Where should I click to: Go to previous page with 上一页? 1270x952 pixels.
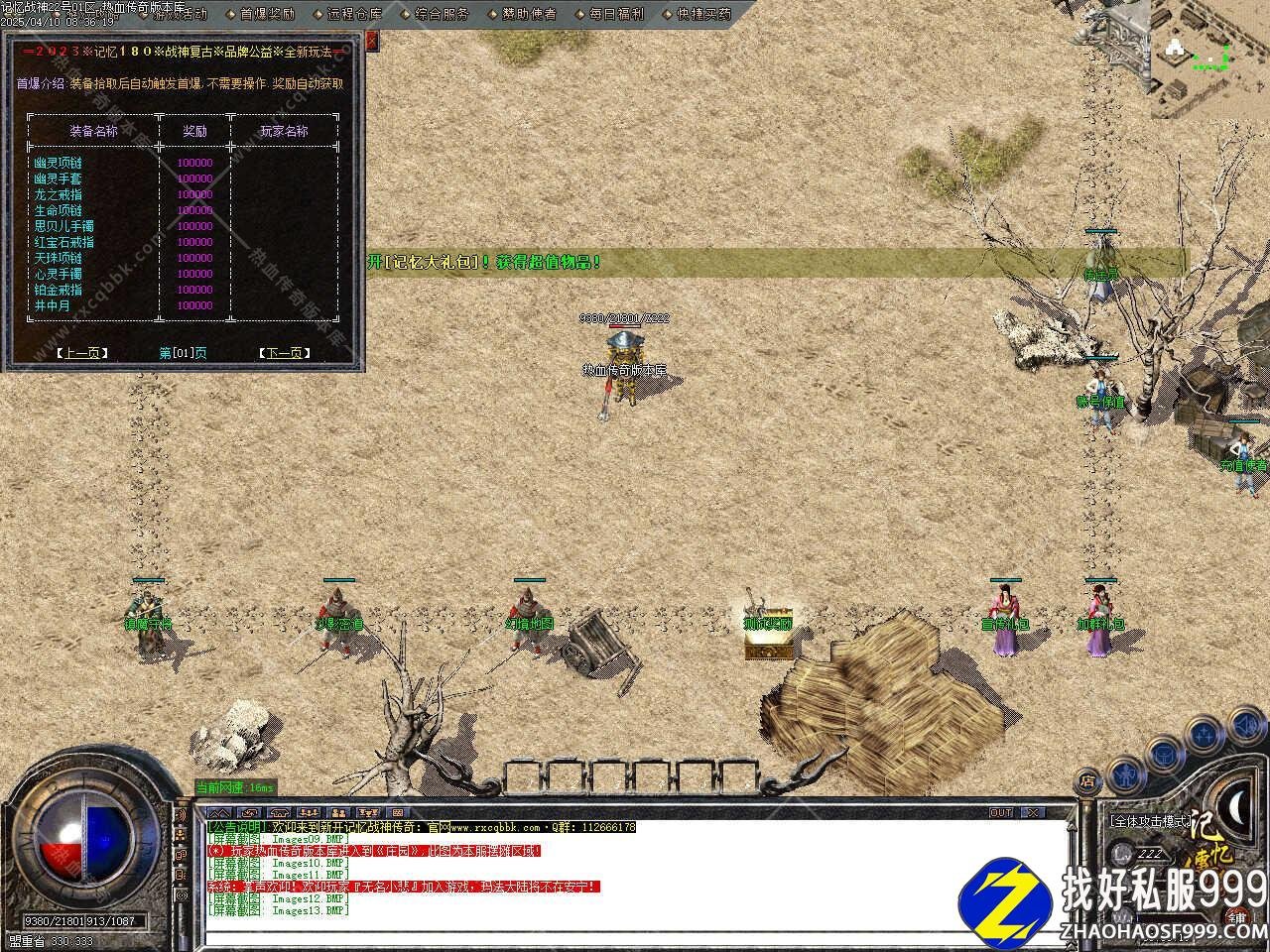click(81, 353)
